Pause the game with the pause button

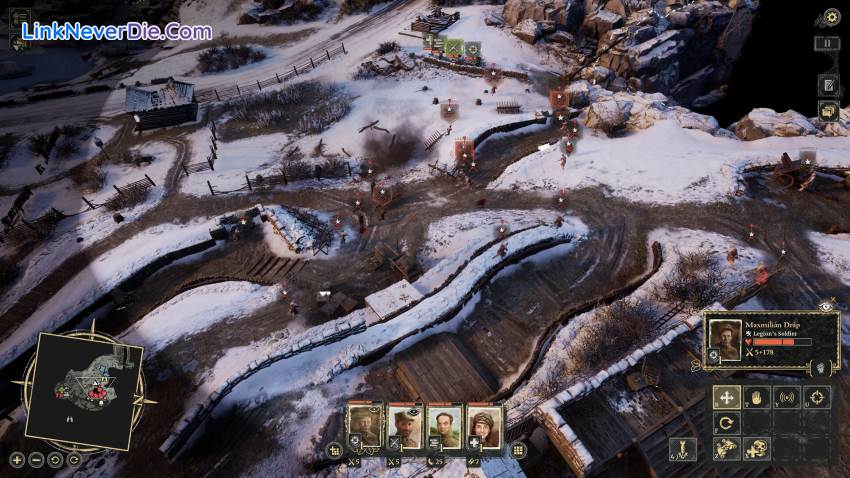[829, 44]
